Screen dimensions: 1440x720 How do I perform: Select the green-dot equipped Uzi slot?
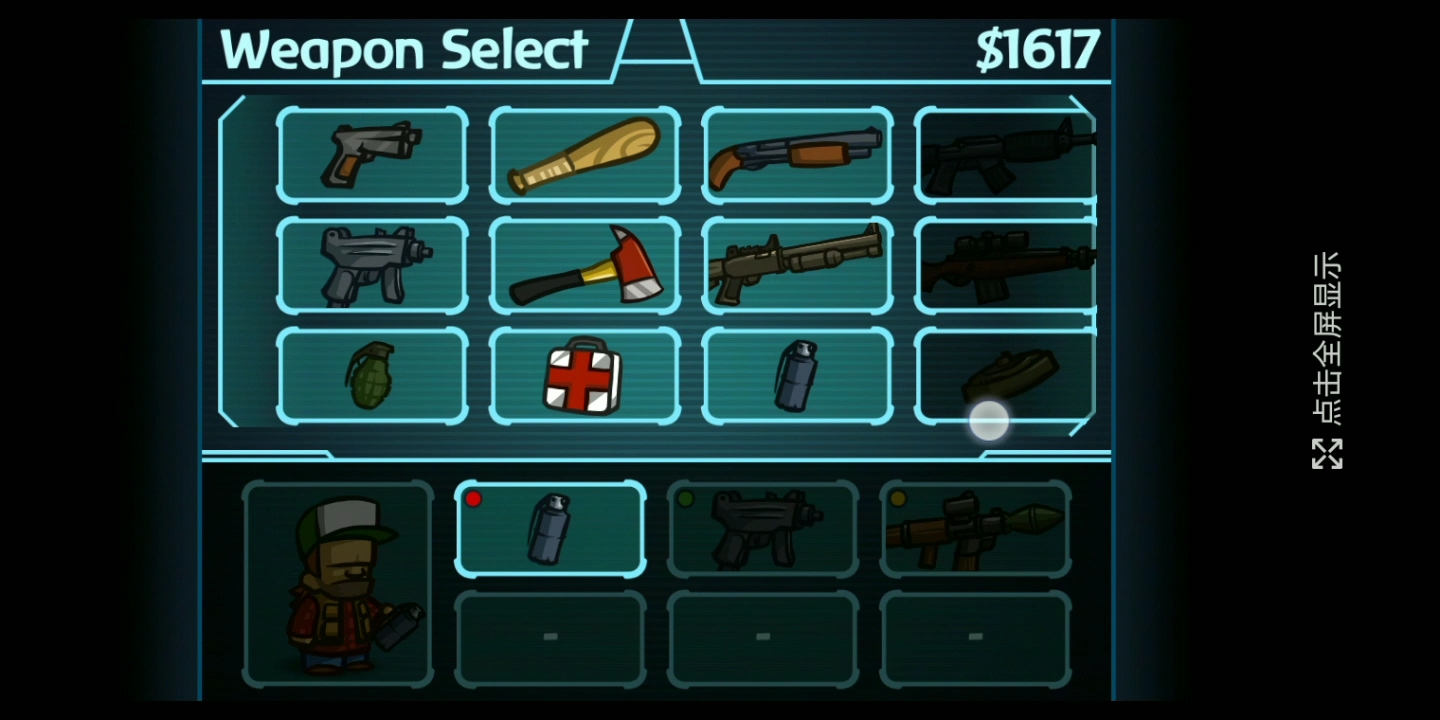(763, 529)
